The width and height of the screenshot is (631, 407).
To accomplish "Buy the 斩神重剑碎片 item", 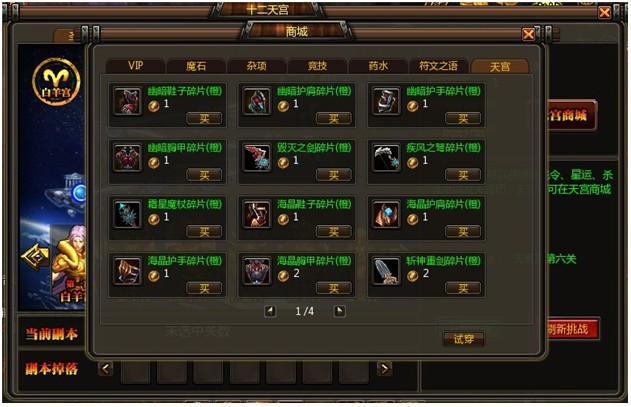I will [x=463, y=288].
